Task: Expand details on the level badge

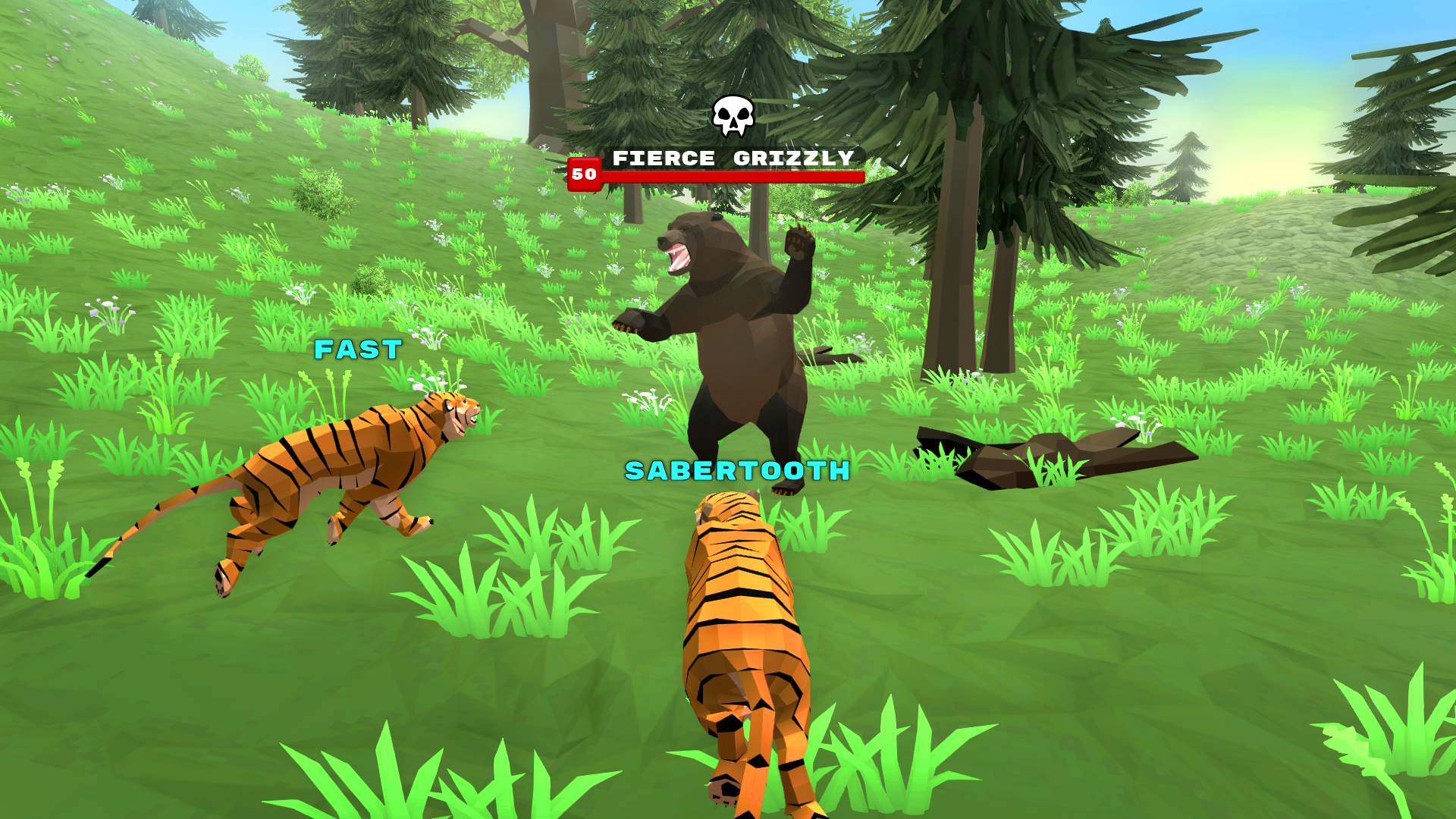Action: 583,175
